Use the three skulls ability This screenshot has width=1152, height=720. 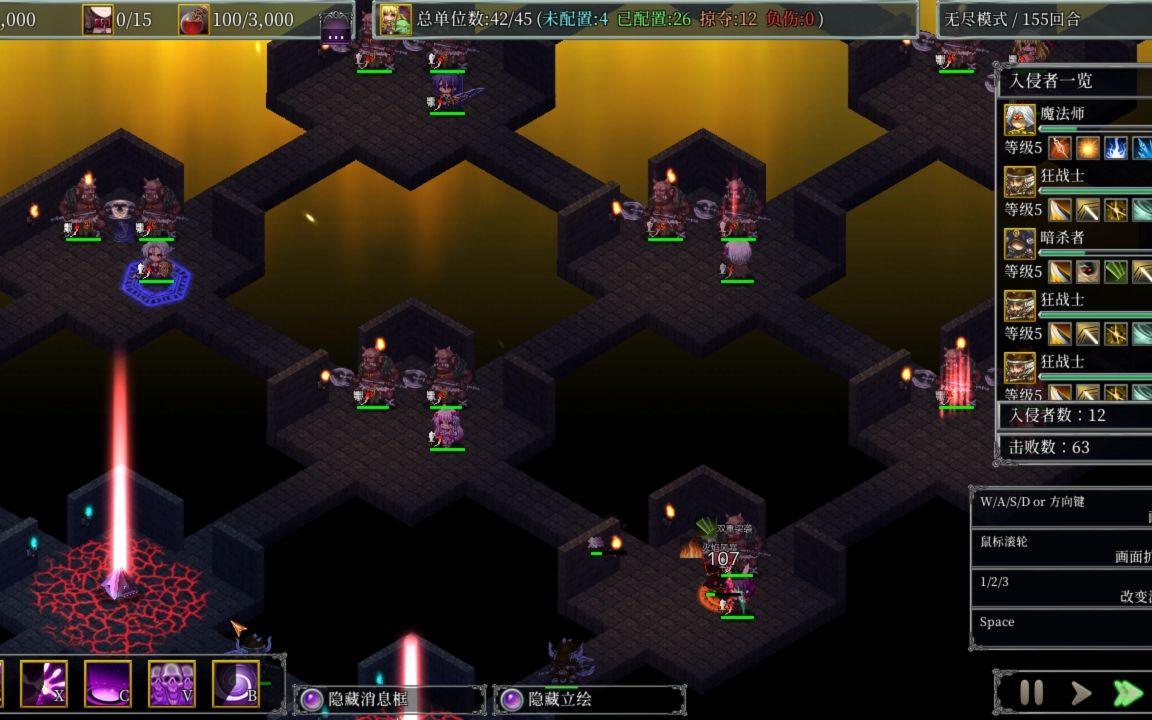point(172,683)
